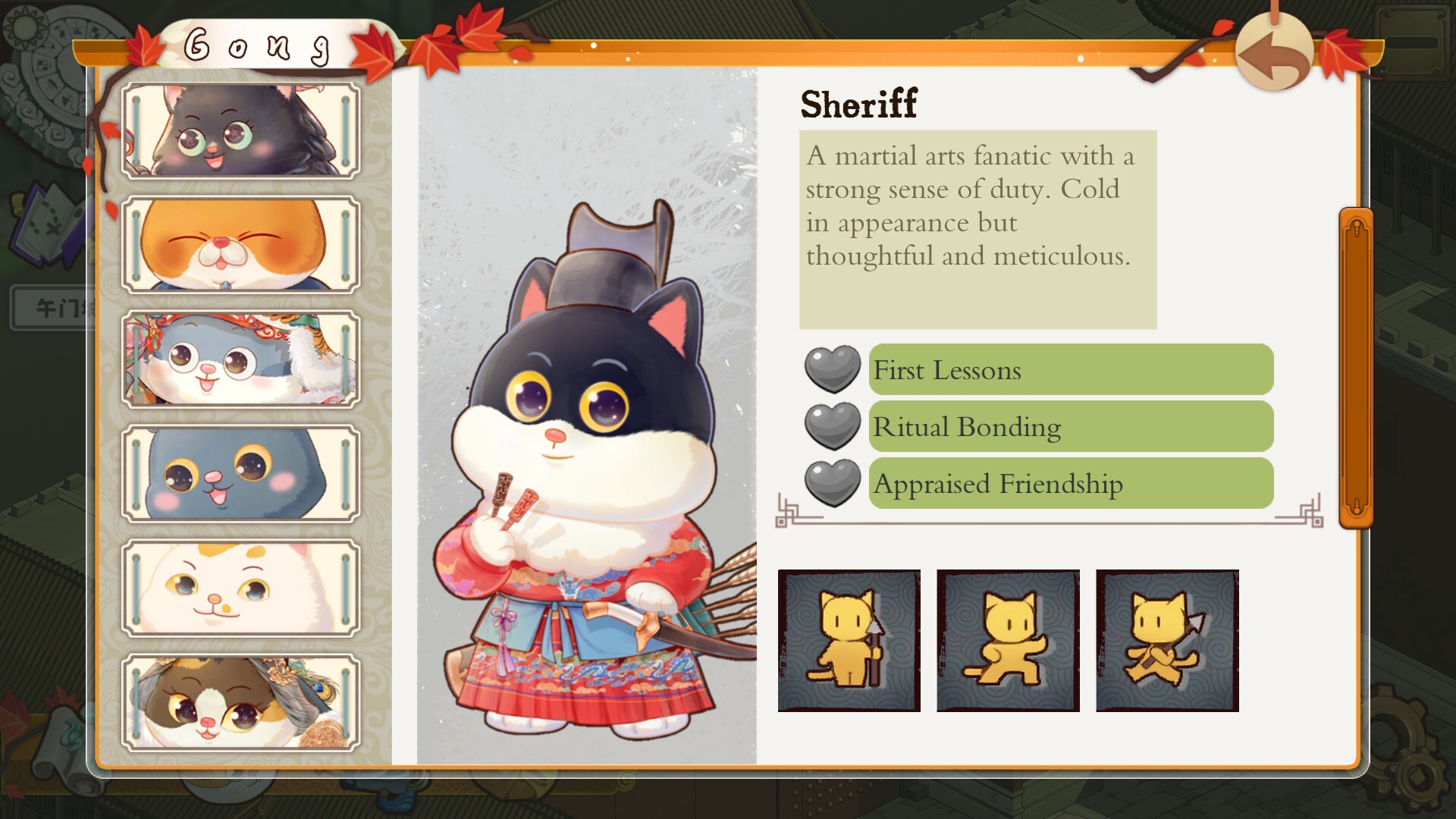This screenshot has width=1456, height=819.
Task: Open the Ritual Bonding story entry
Action: point(1070,427)
